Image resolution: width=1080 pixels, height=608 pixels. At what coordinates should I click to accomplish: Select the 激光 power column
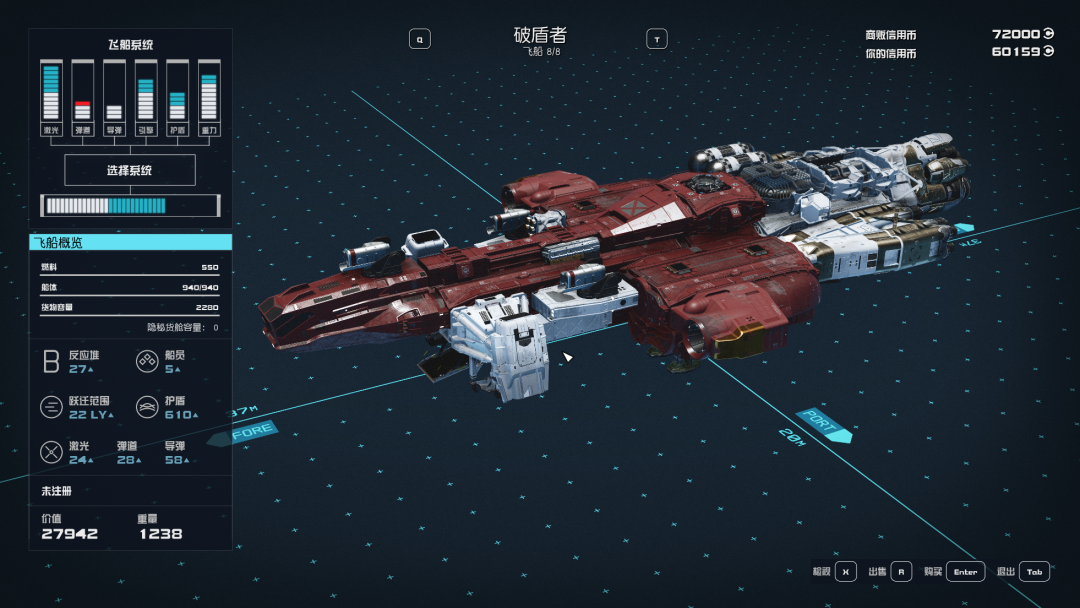51,97
